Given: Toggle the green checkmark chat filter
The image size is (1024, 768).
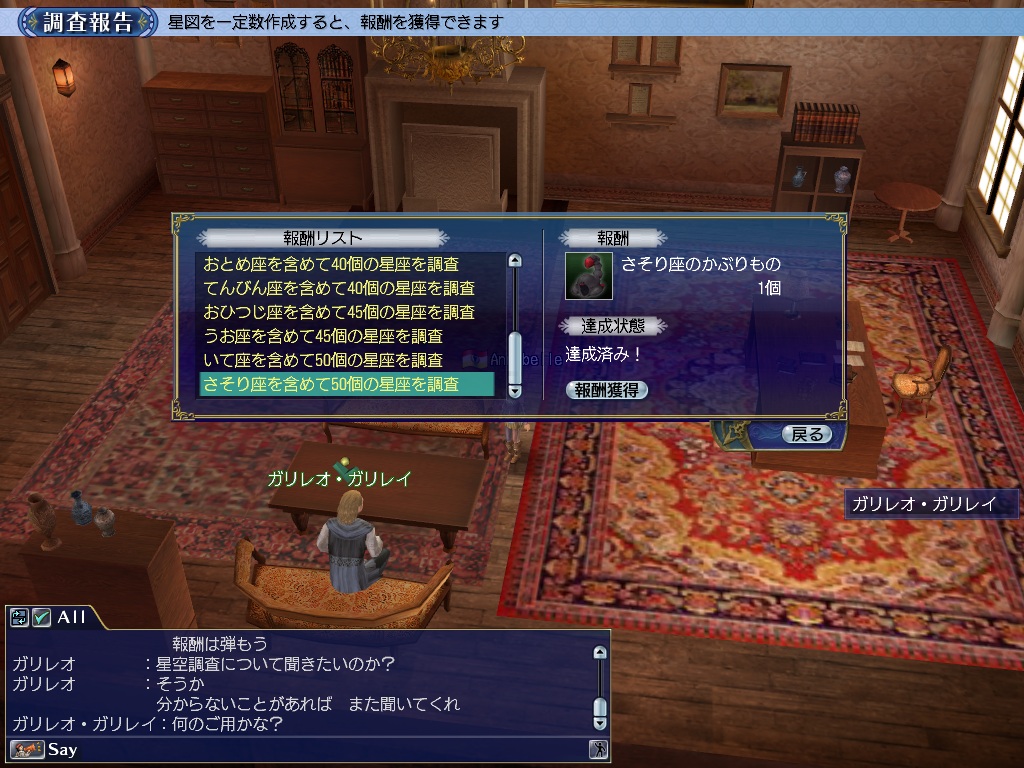Looking at the screenshot, I should tap(42, 617).
